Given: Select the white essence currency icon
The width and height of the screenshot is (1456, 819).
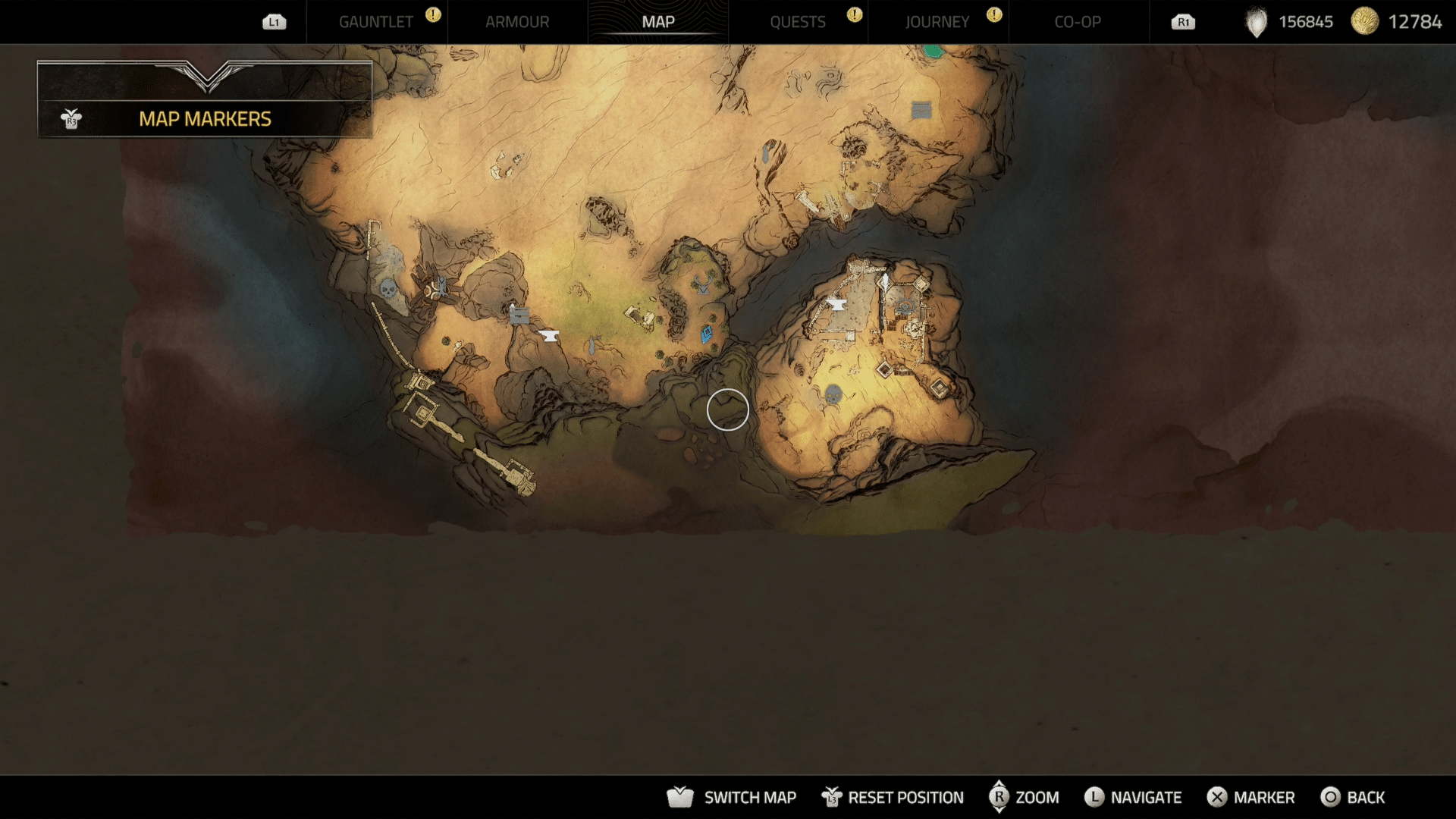Looking at the screenshot, I should point(1256,21).
